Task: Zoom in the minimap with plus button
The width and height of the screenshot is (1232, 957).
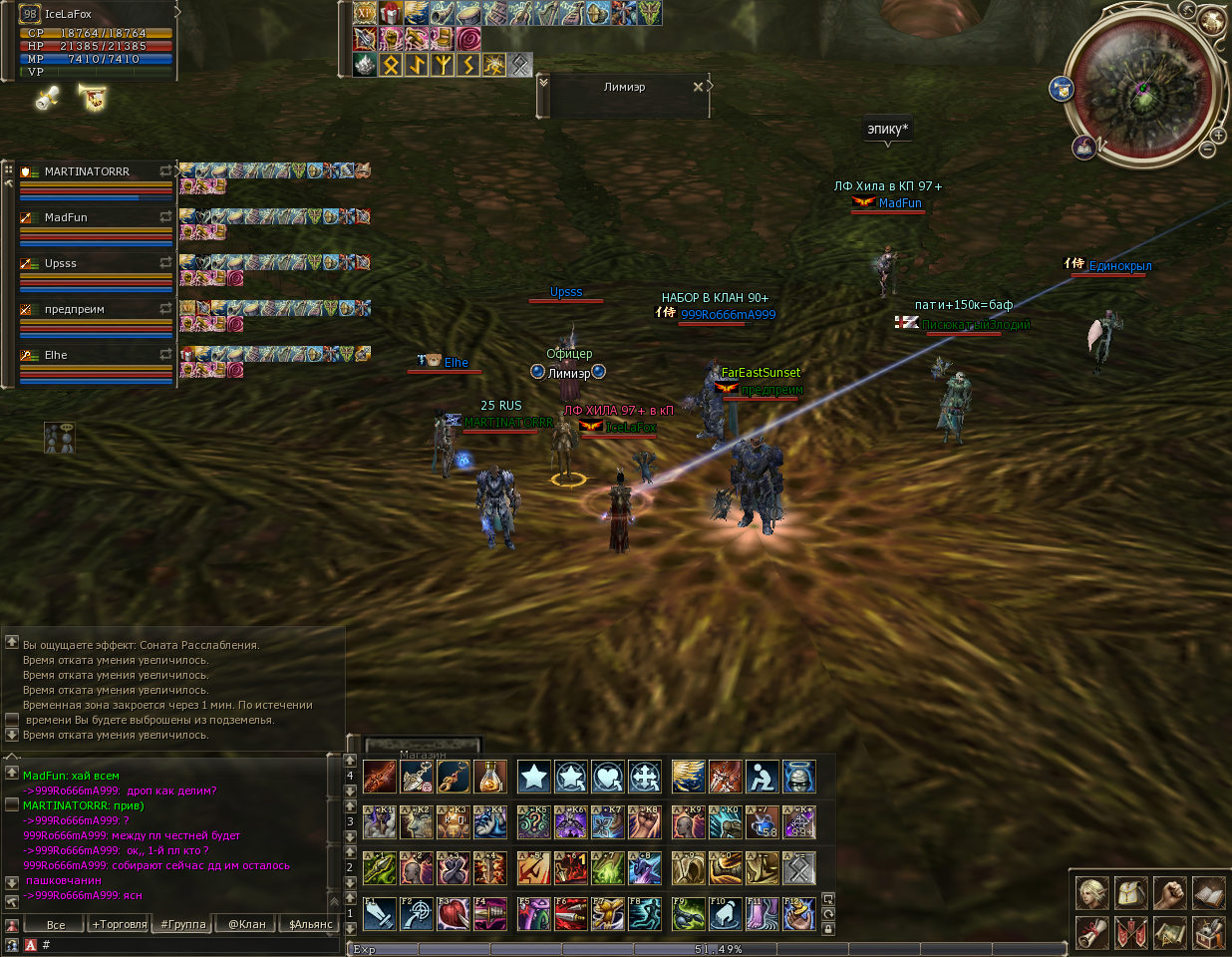Action: [1218, 136]
